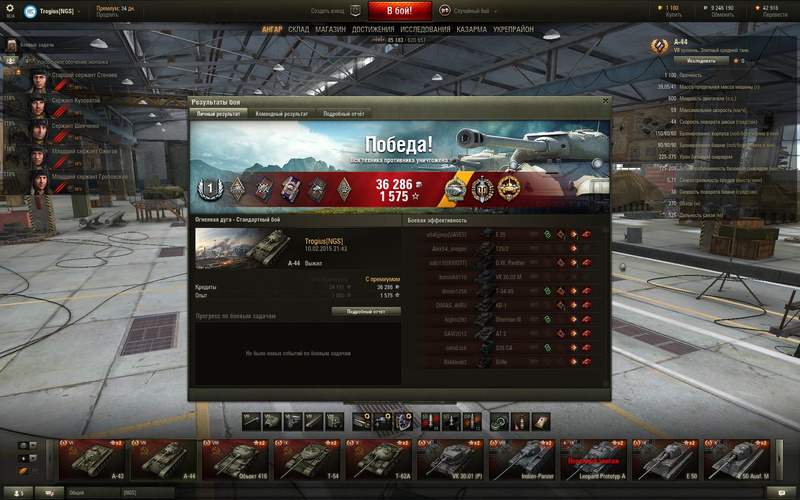Show the Исследования tech tree

pyautogui.click(x=425, y=30)
